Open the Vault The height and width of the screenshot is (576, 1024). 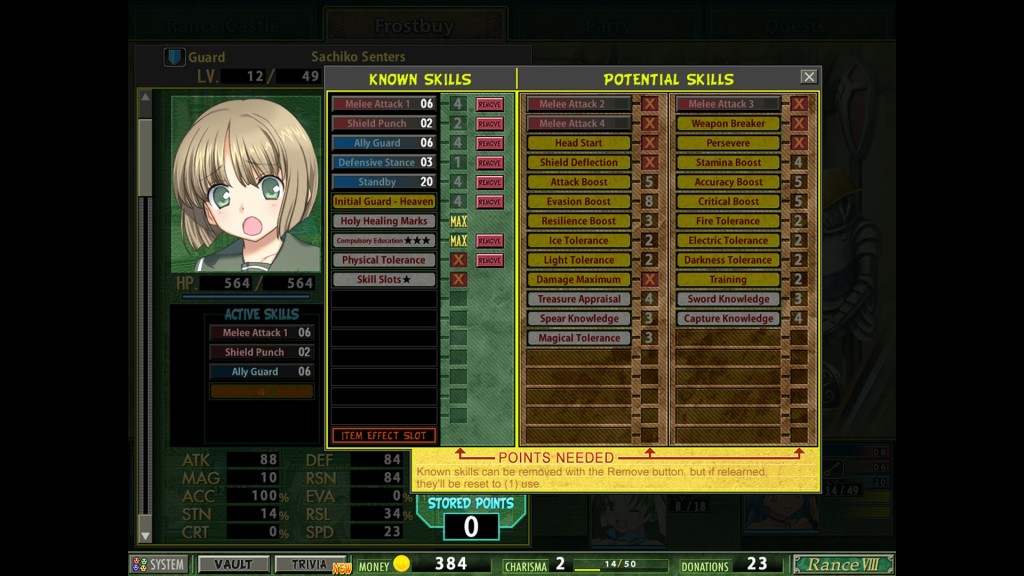point(233,565)
